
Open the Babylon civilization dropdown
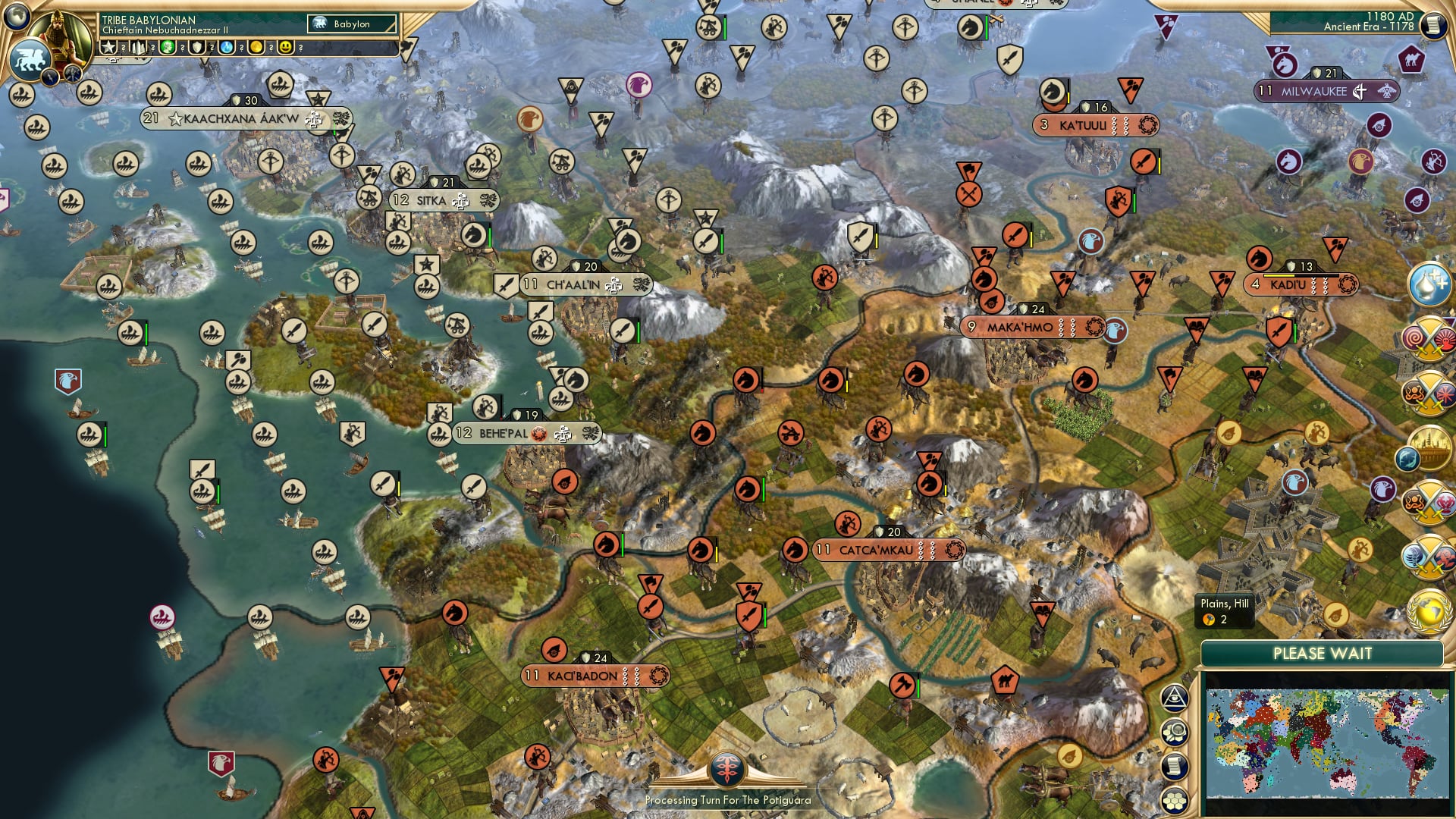351,24
